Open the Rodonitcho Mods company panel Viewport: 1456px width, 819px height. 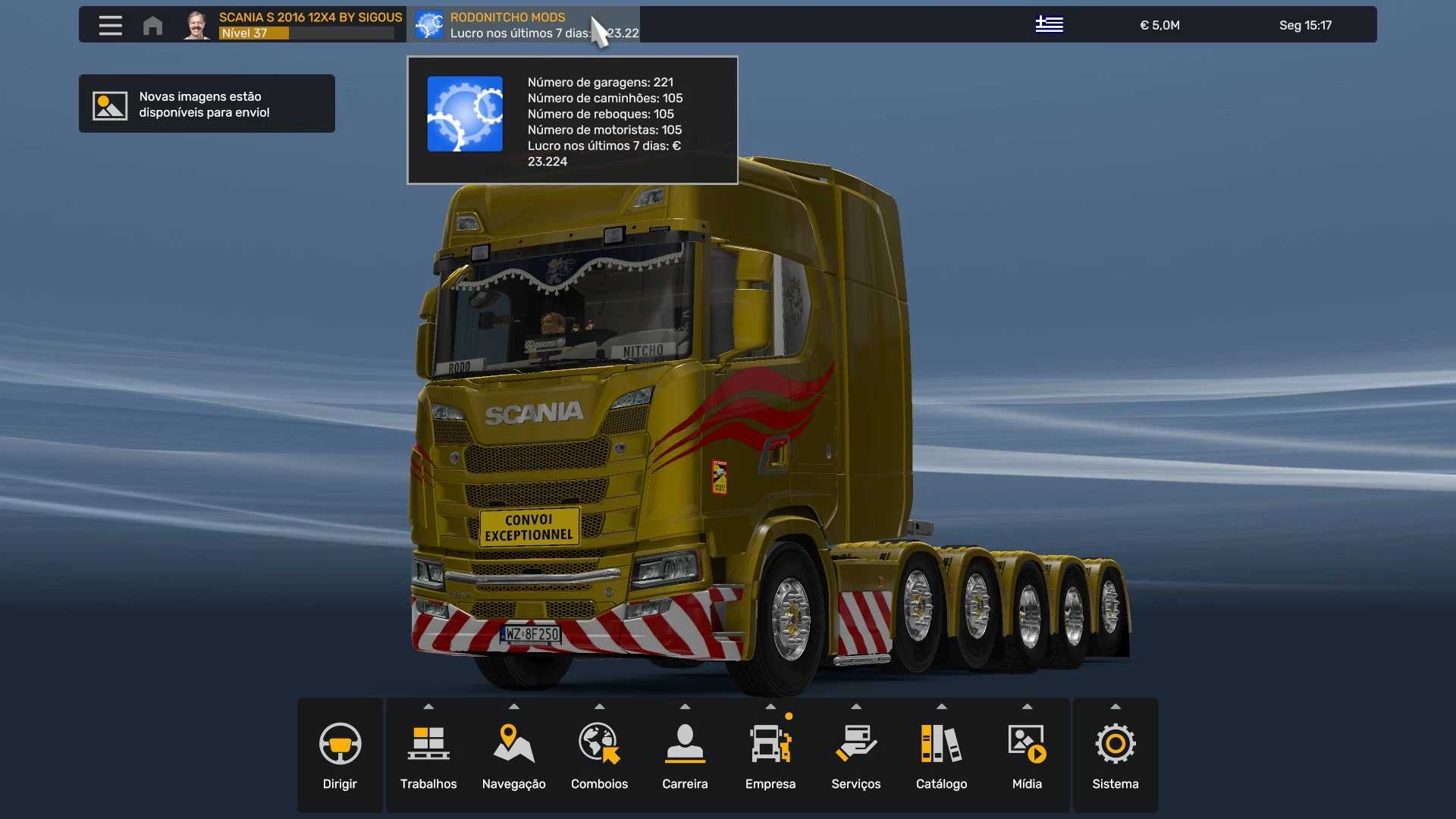(523, 25)
